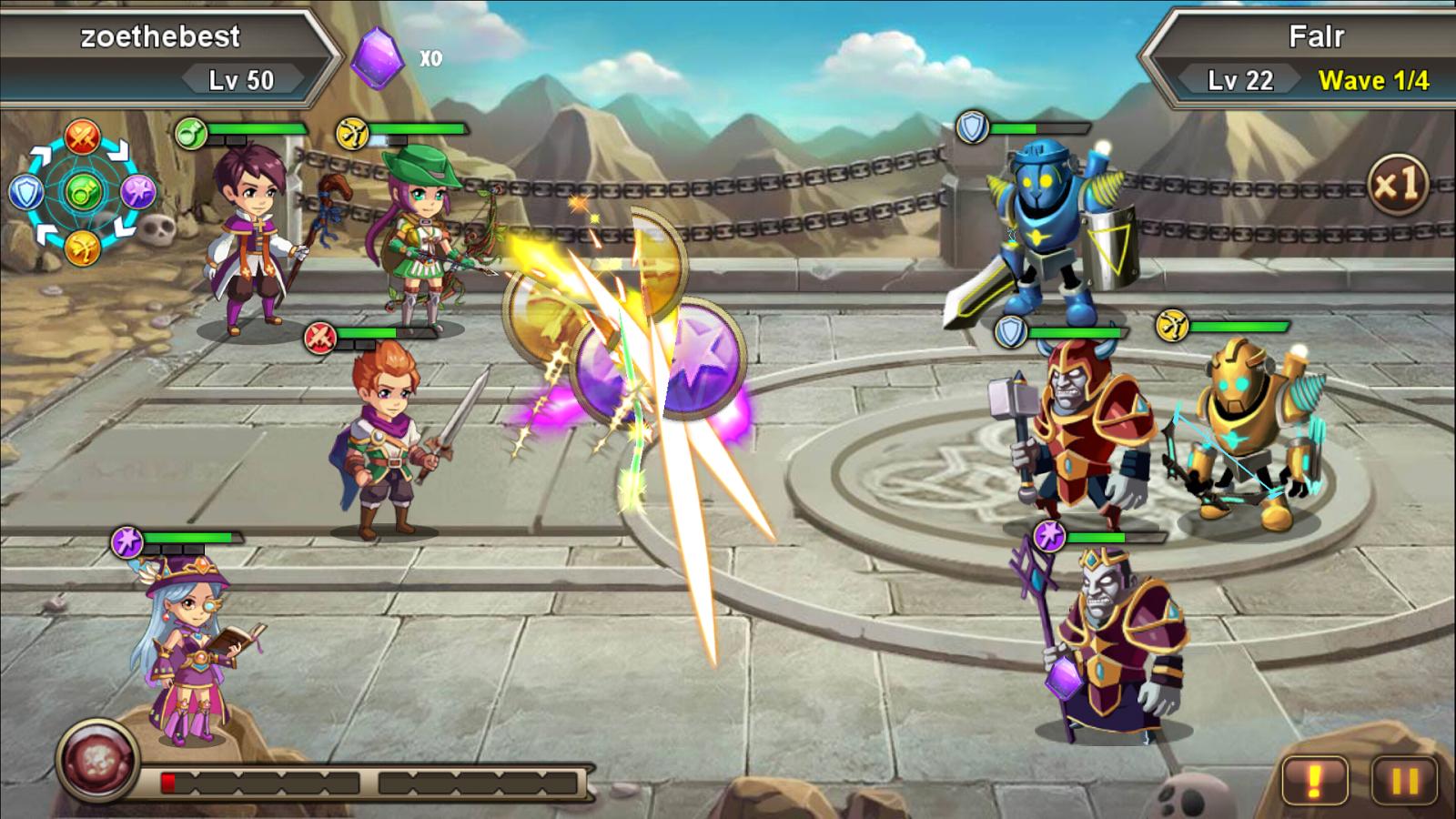Select the yellow axe formation icon
This screenshot has height=819, width=1456.
[x=83, y=249]
